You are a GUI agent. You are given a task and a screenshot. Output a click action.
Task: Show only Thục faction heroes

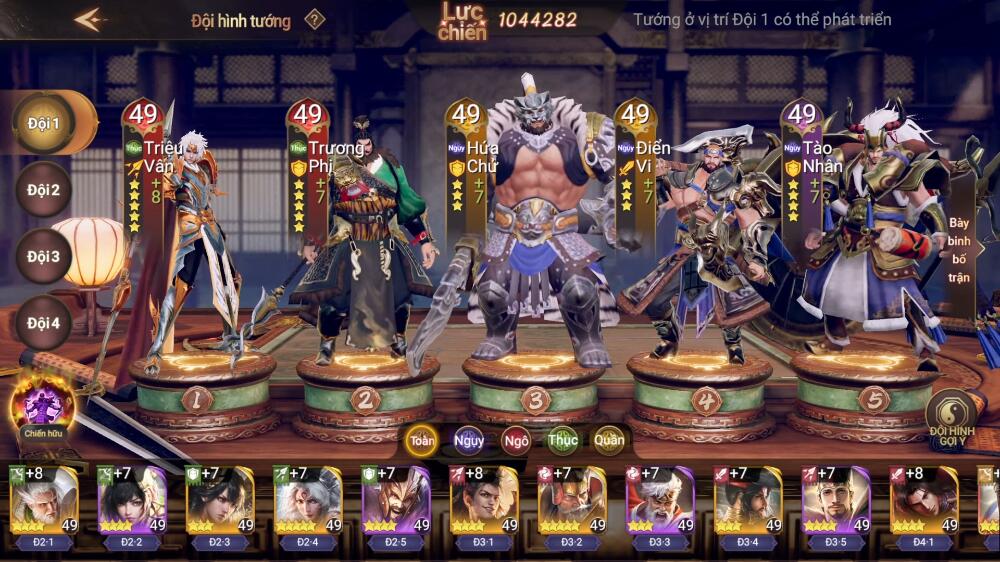[562, 440]
